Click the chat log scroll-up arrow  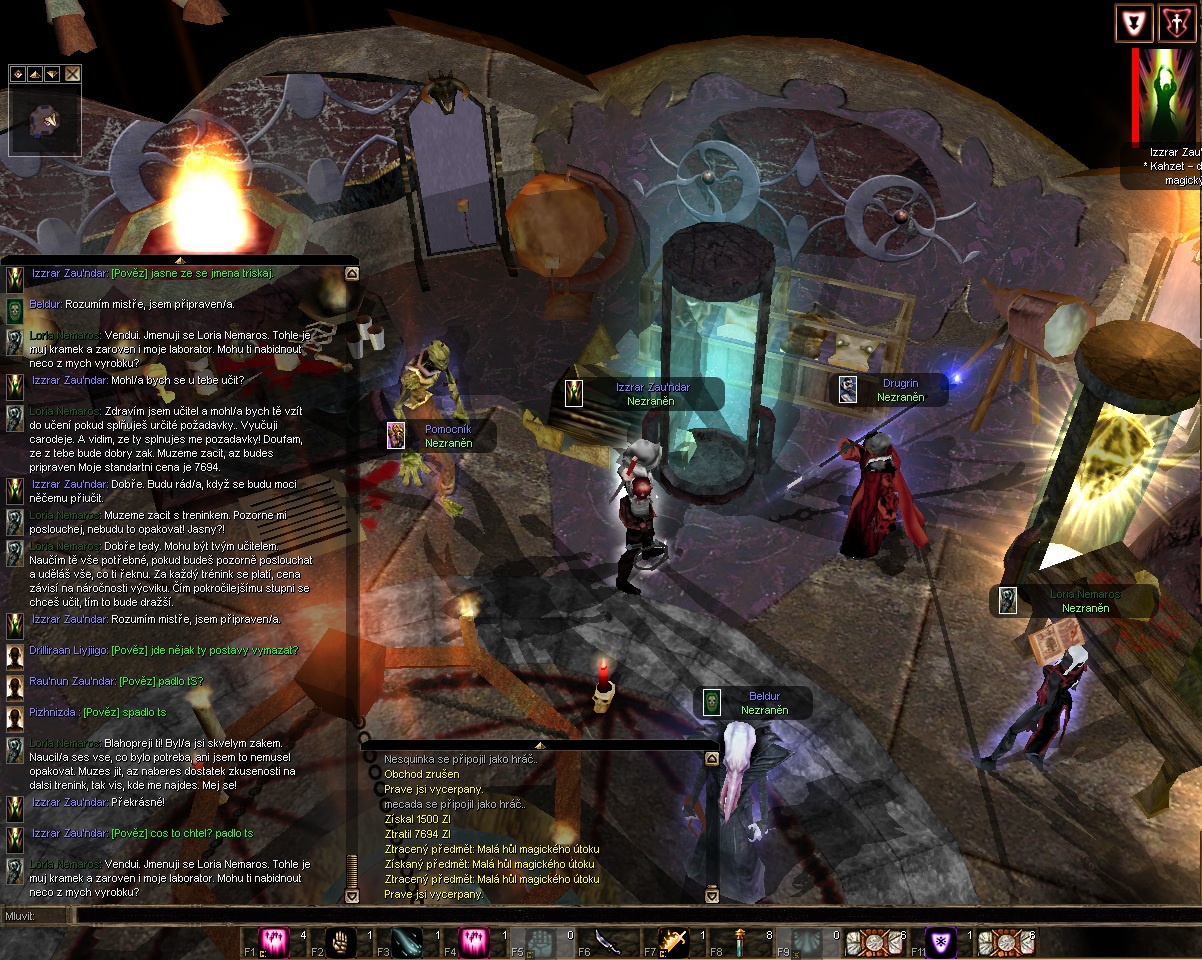point(351,272)
